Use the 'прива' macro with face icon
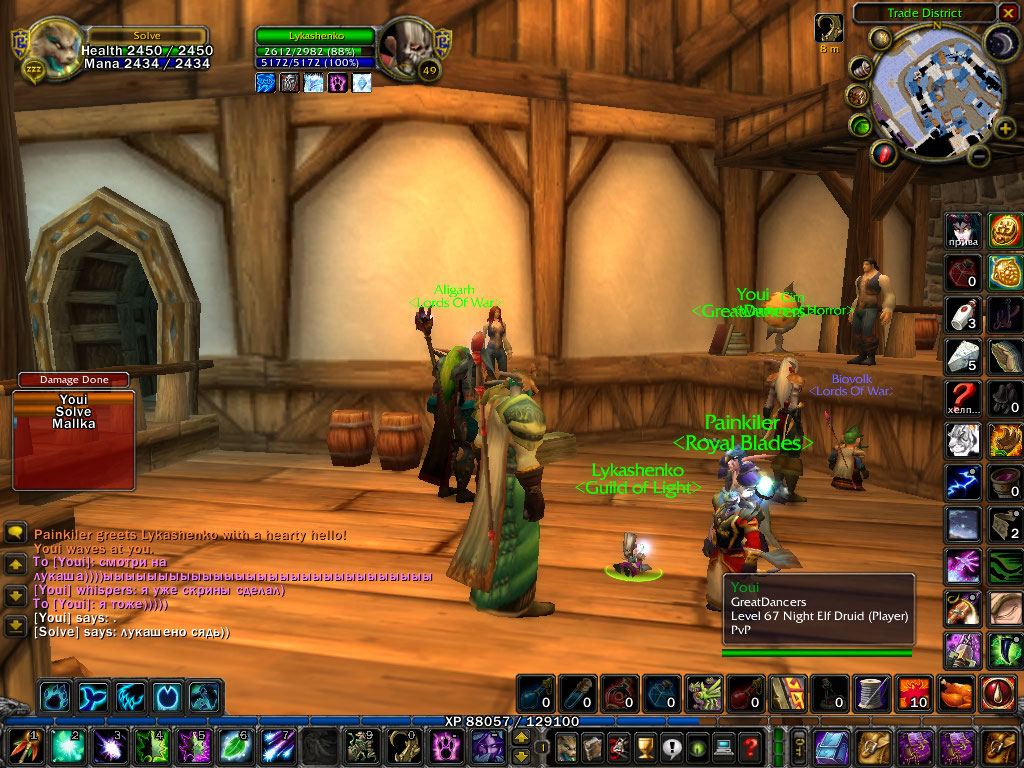The image size is (1024, 768). point(962,230)
